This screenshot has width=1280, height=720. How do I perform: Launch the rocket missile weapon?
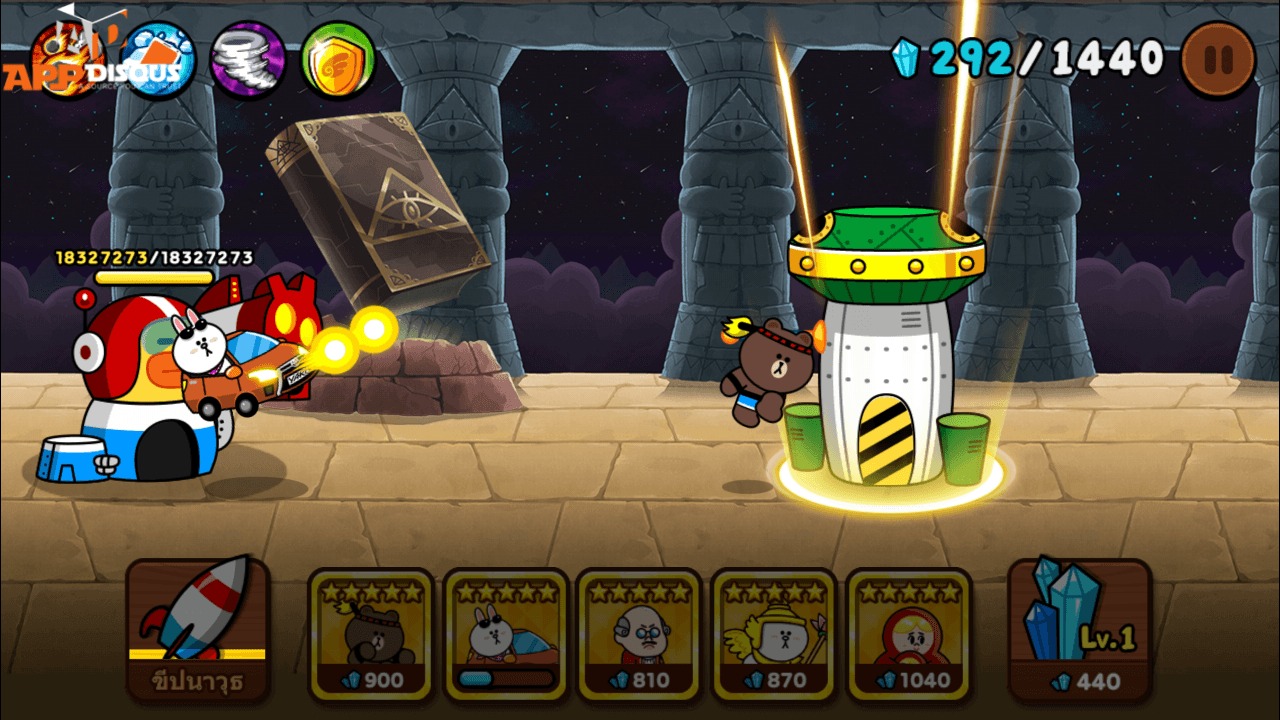tap(198, 630)
